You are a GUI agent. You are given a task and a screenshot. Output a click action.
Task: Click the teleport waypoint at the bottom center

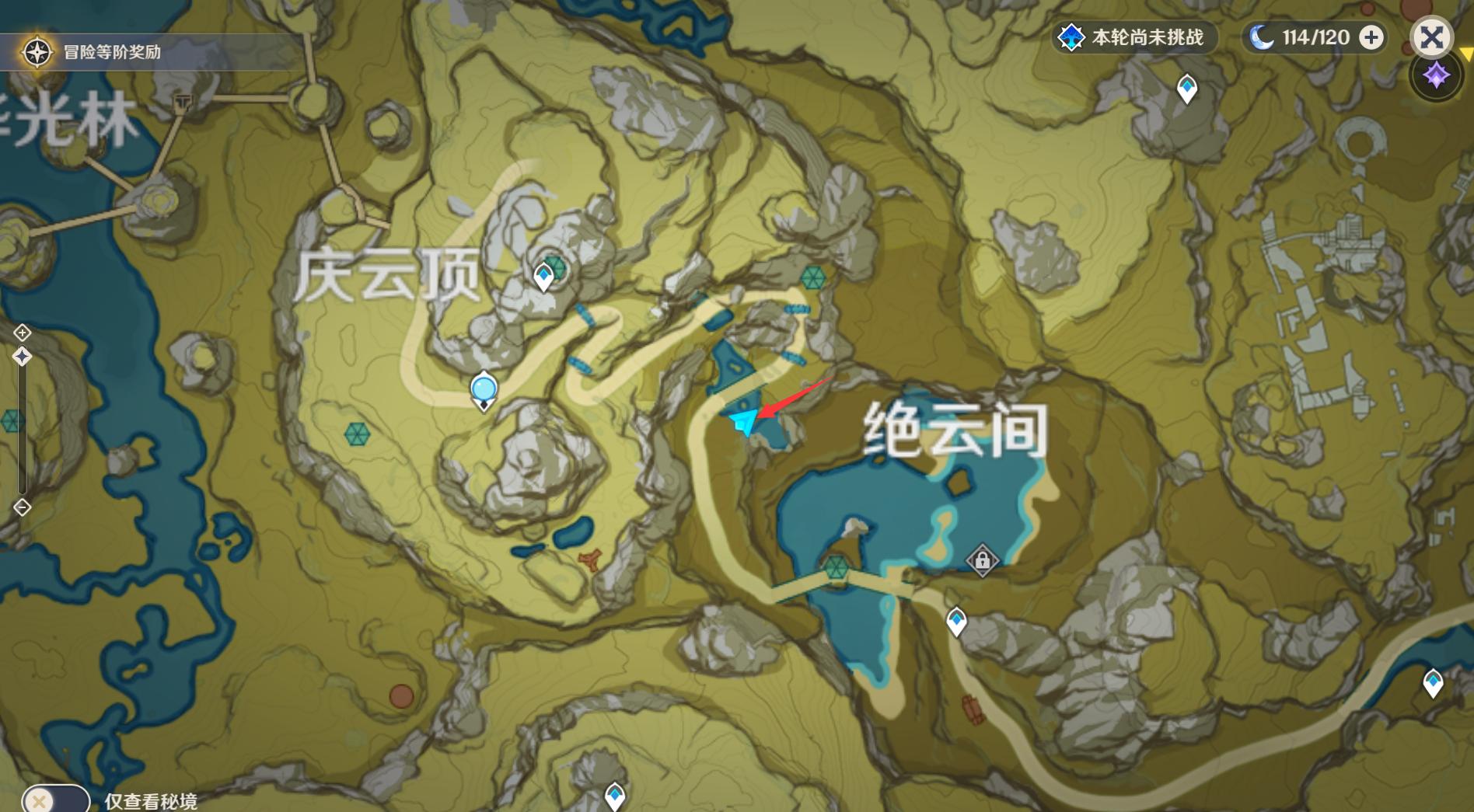pyautogui.click(x=614, y=796)
